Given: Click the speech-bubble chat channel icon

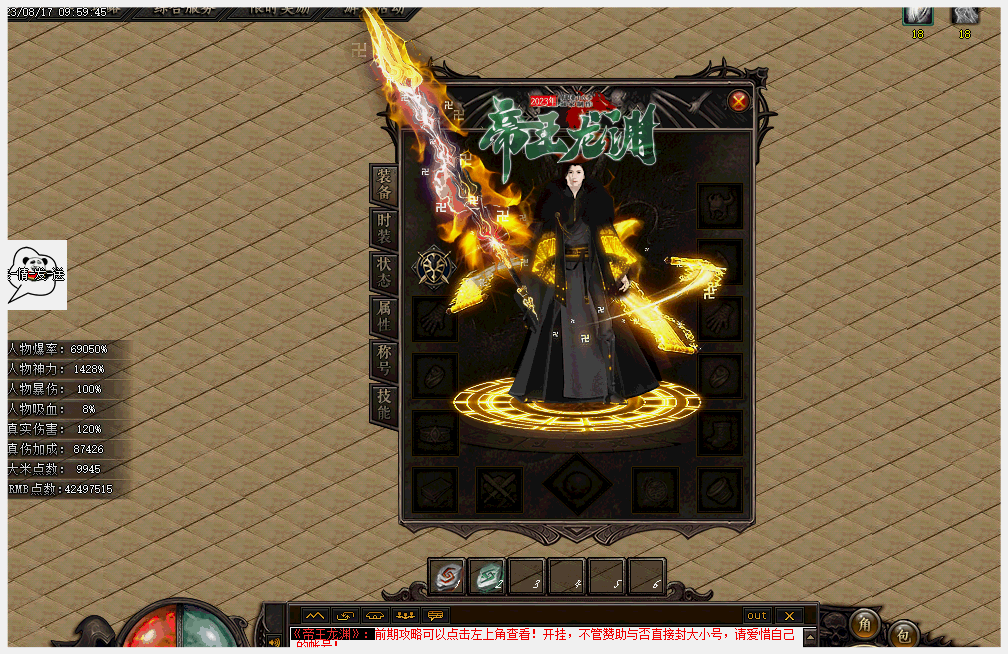Looking at the screenshot, I should click(x=435, y=616).
